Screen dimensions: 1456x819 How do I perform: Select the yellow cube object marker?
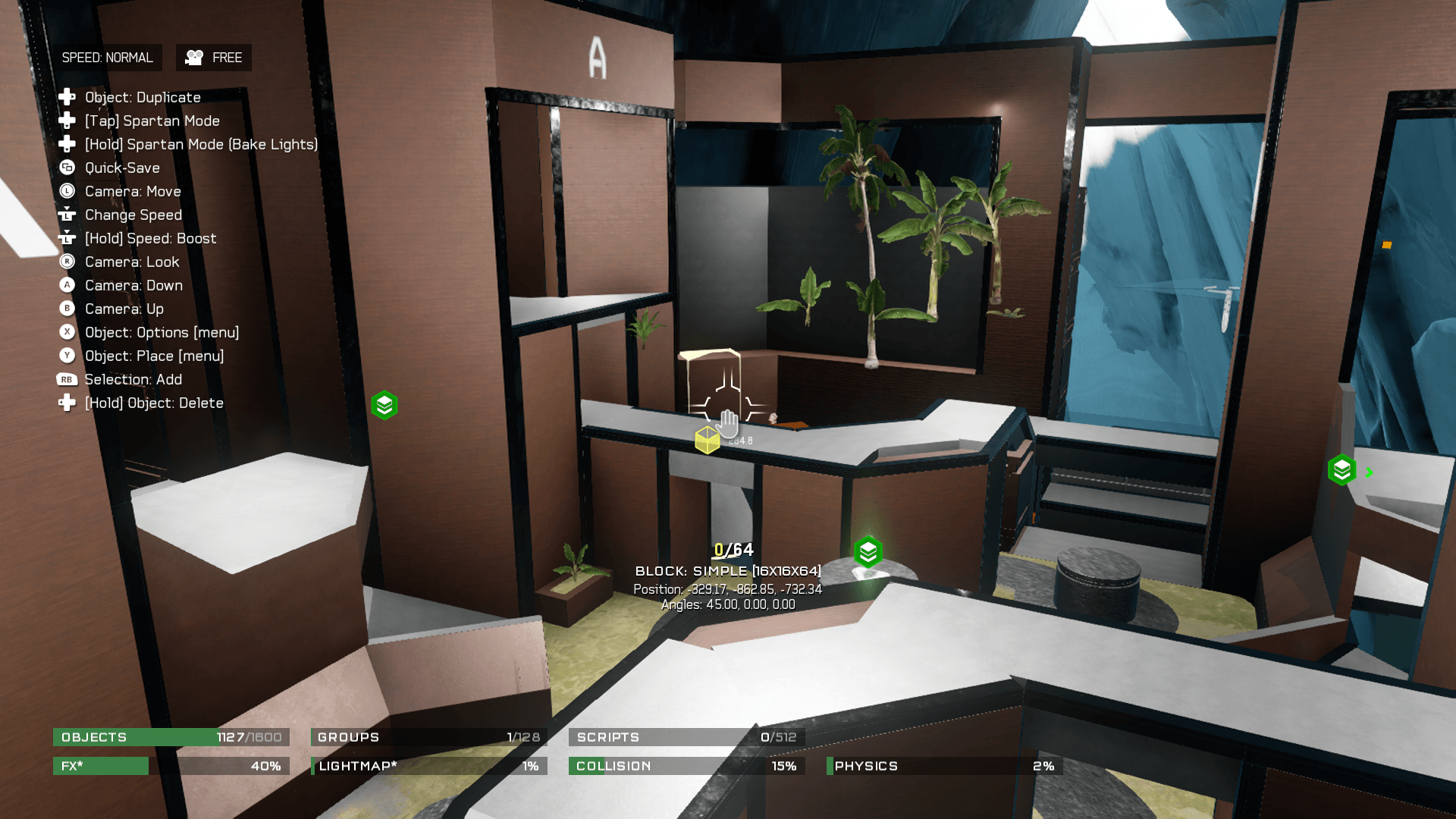(707, 440)
